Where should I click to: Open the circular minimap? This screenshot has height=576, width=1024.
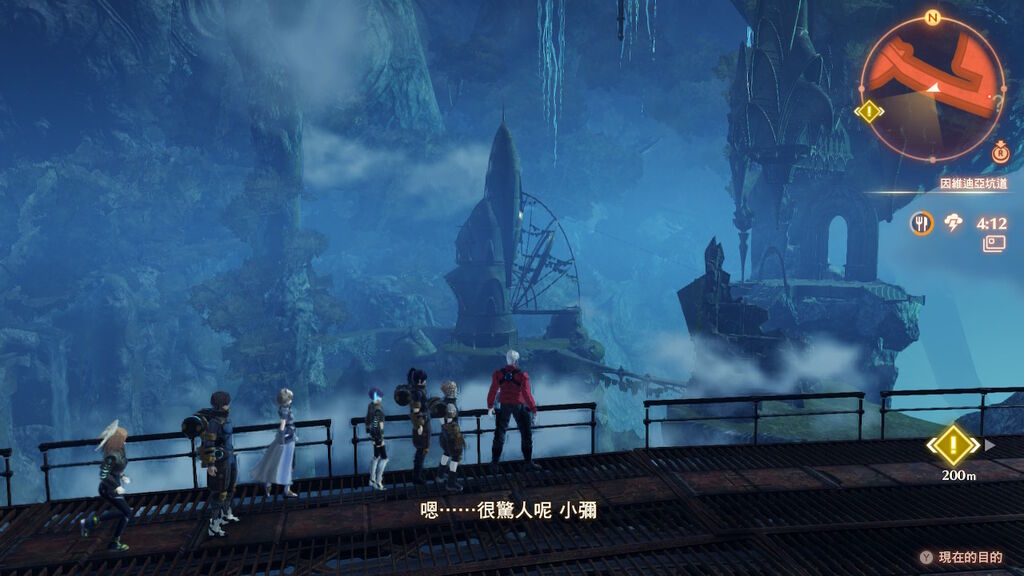[x=932, y=88]
